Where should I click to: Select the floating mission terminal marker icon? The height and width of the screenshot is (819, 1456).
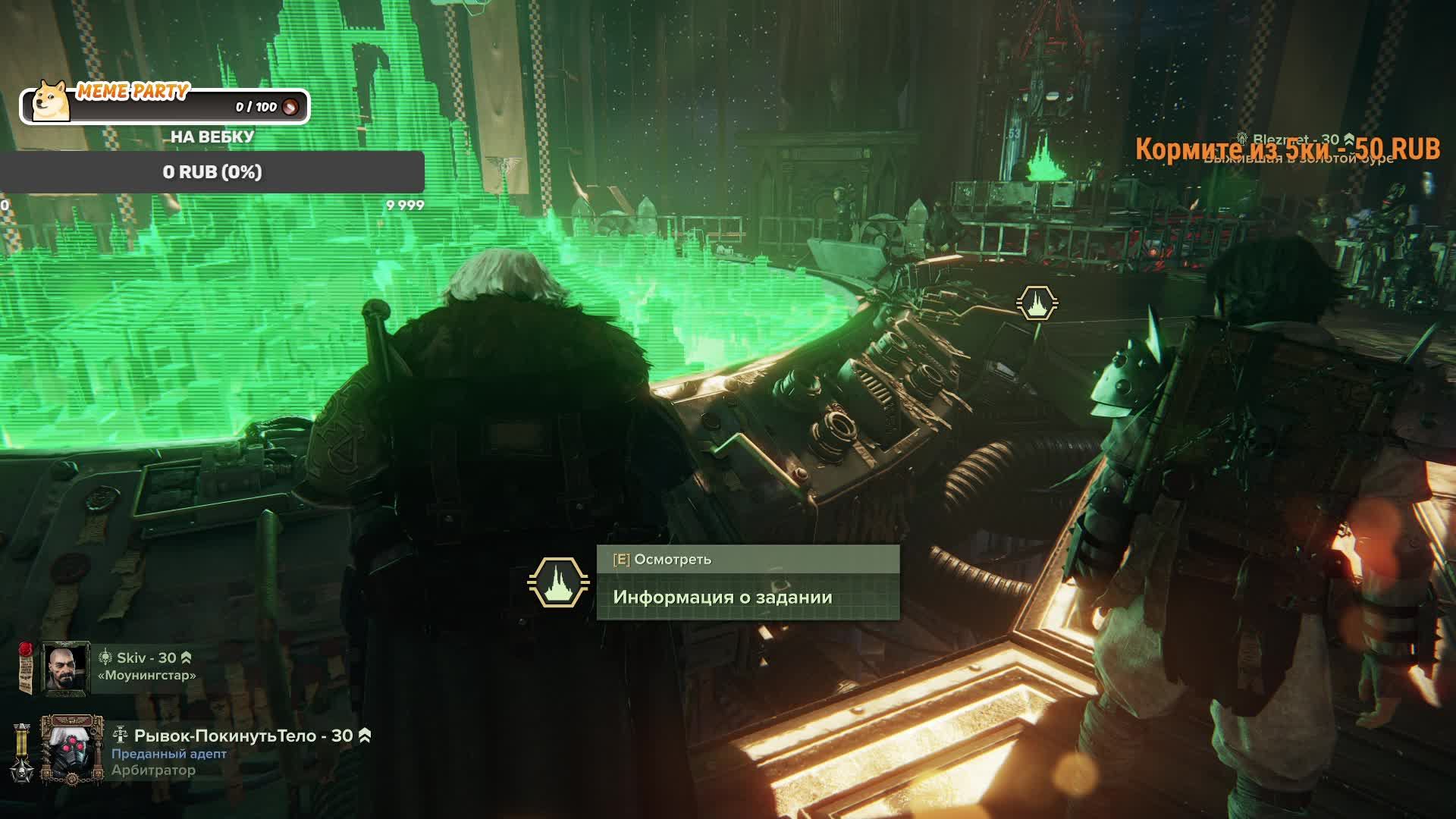[1037, 303]
